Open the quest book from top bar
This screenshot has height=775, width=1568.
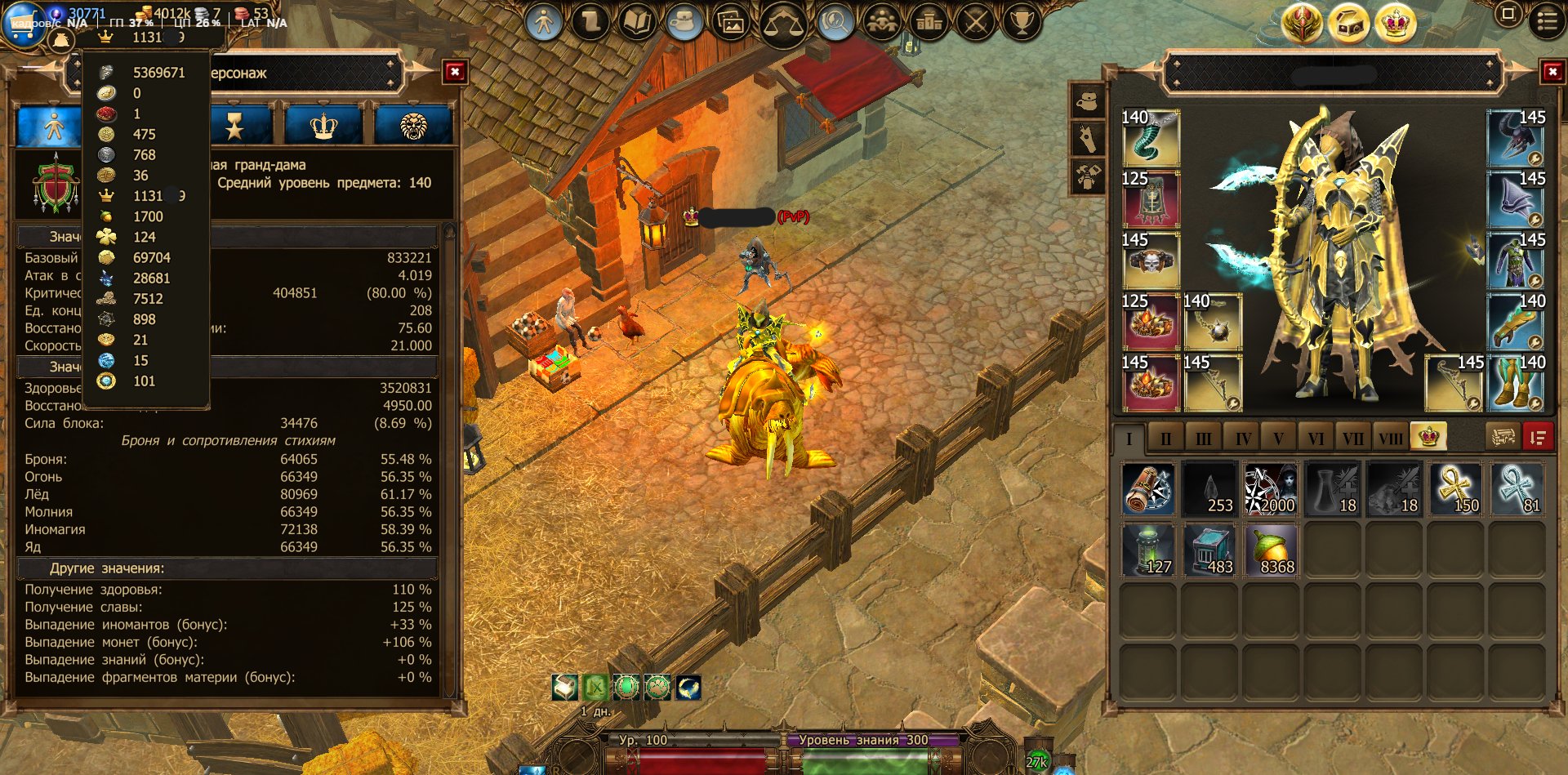[638, 22]
